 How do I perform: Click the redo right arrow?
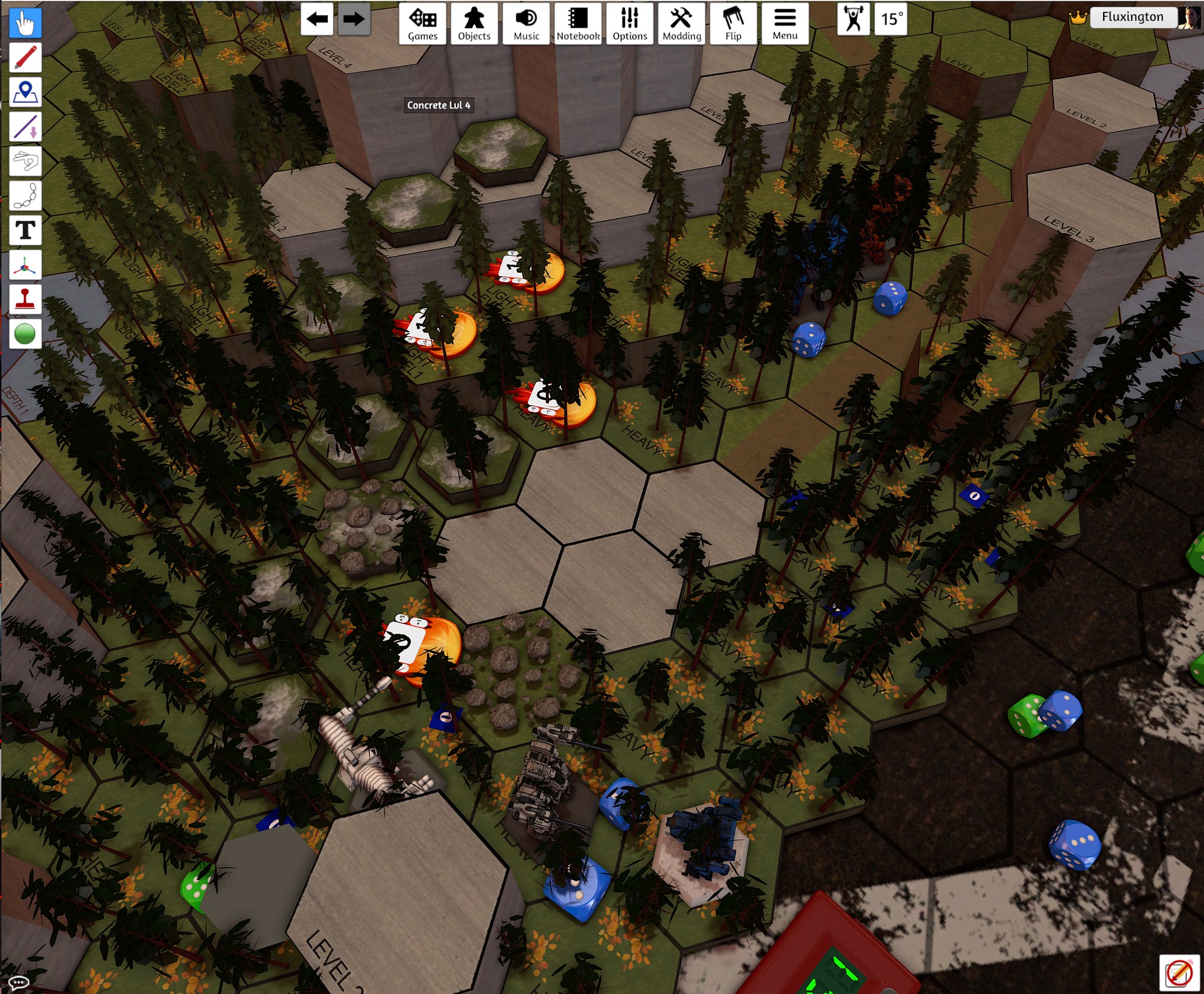pos(354,19)
